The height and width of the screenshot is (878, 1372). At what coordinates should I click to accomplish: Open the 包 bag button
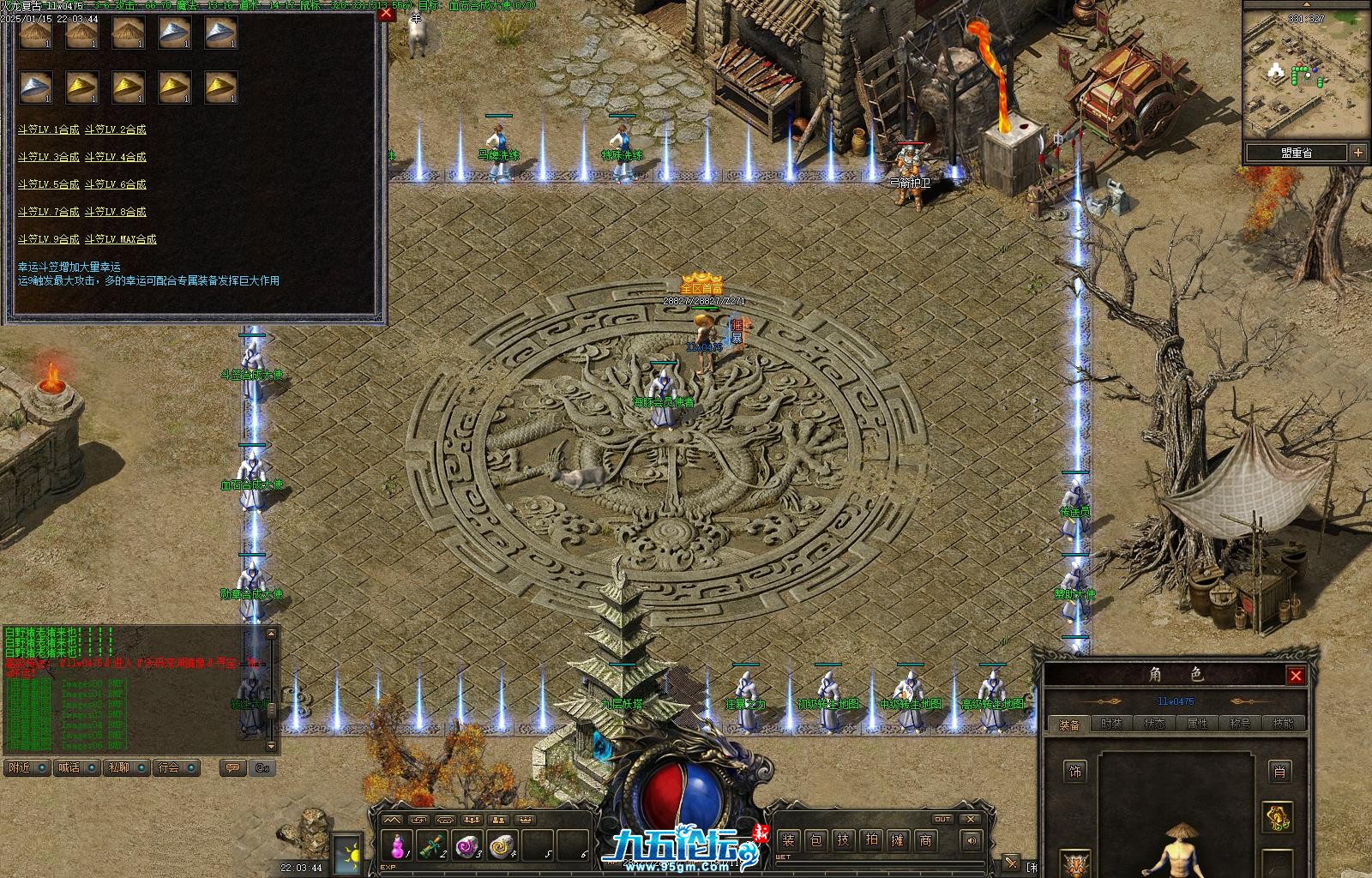pyautogui.click(x=815, y=840)
